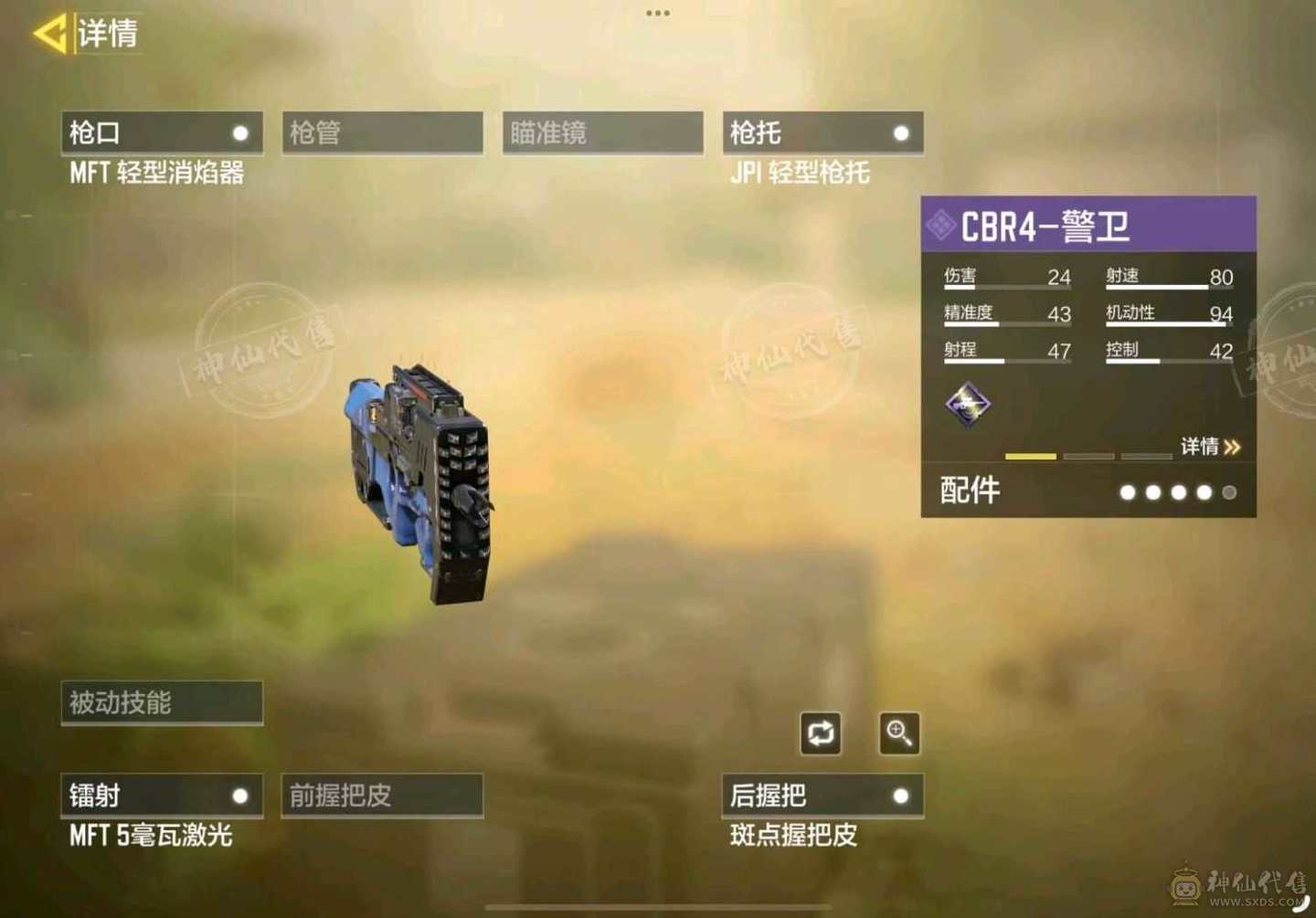Toggle the equipped dot on 后握把 slot

click(x=901, y=796)
